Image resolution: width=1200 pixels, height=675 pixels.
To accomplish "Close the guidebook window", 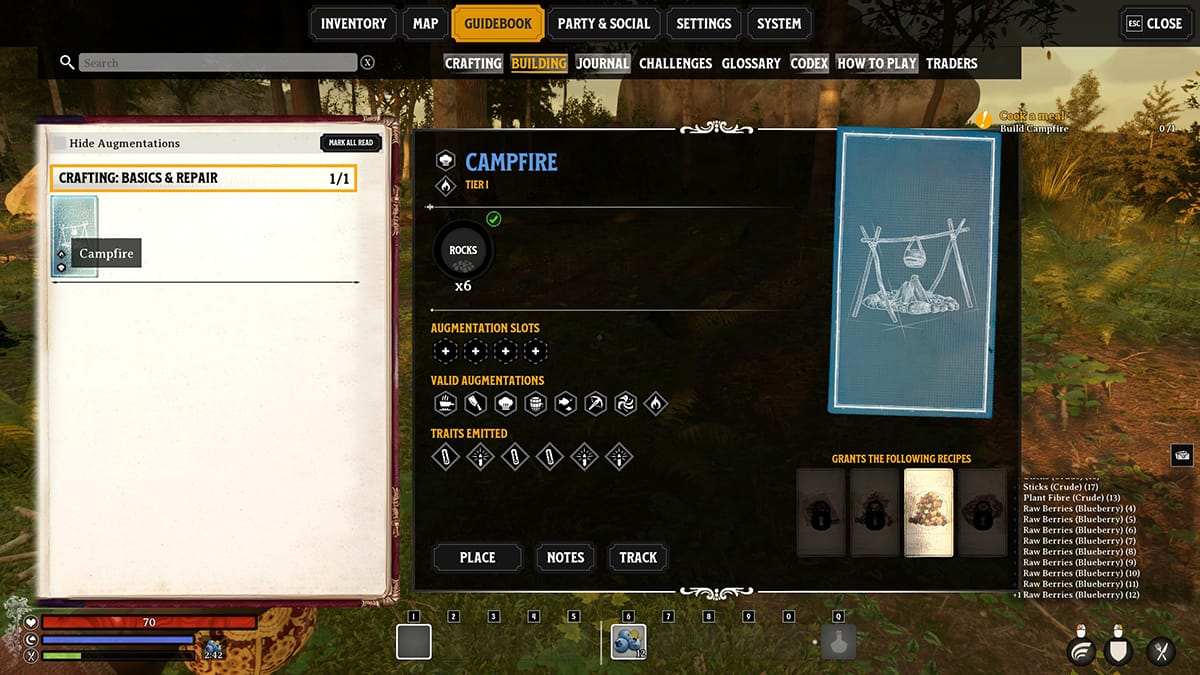I will pyautogui.click(x=1154, y=24).
